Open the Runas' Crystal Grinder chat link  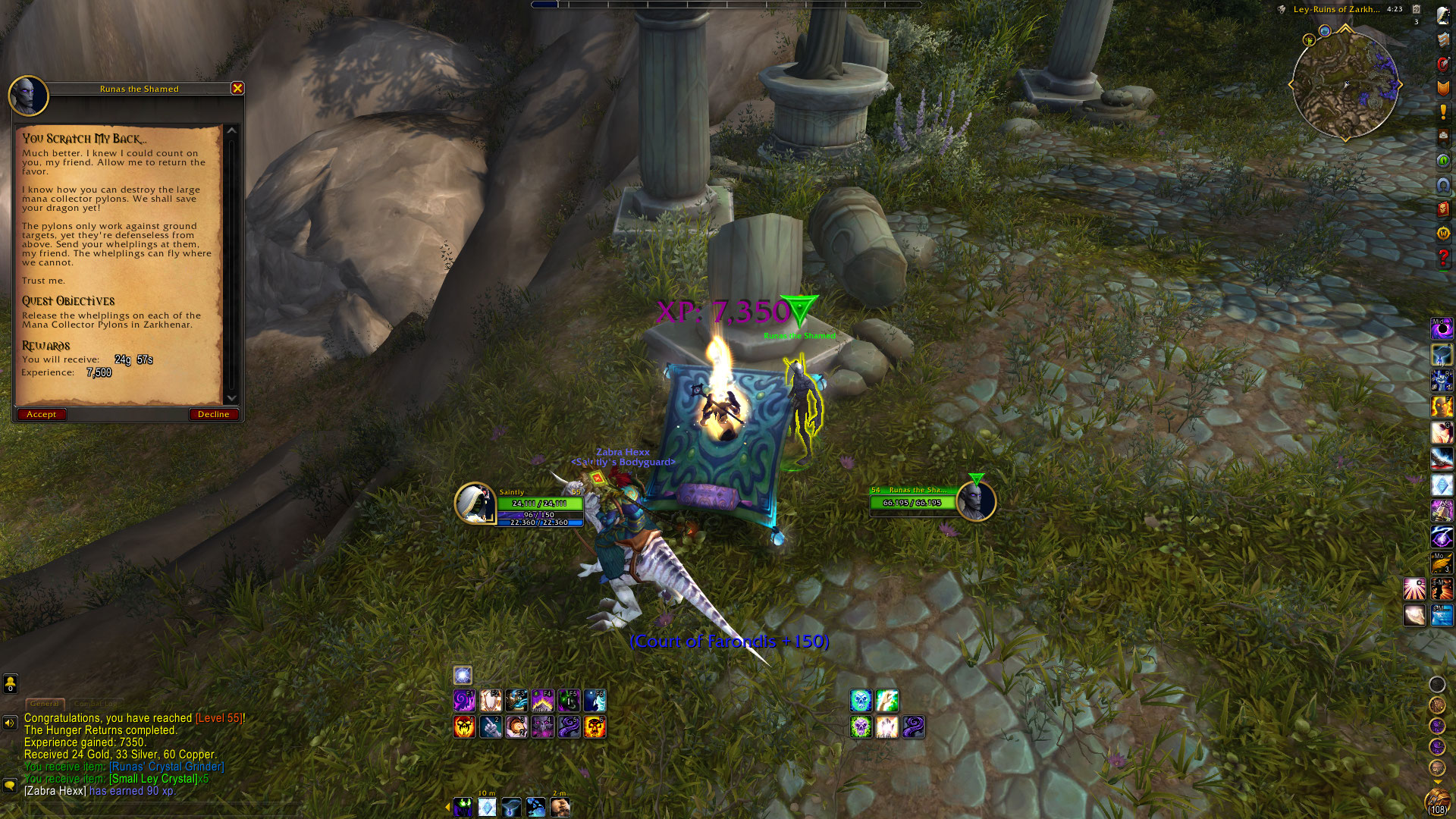(167, 767)
